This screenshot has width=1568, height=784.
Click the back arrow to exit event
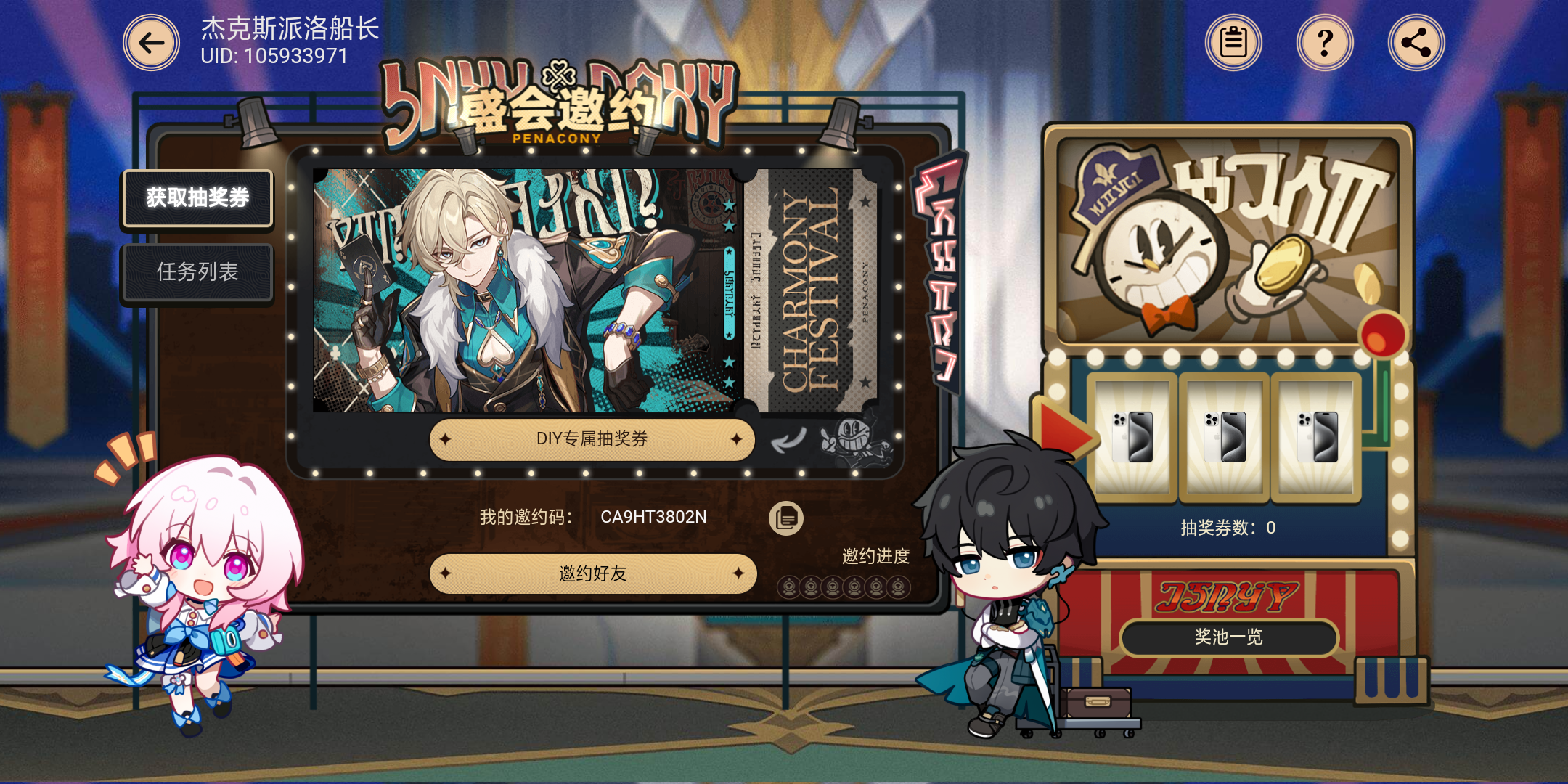tap(151, 42)
